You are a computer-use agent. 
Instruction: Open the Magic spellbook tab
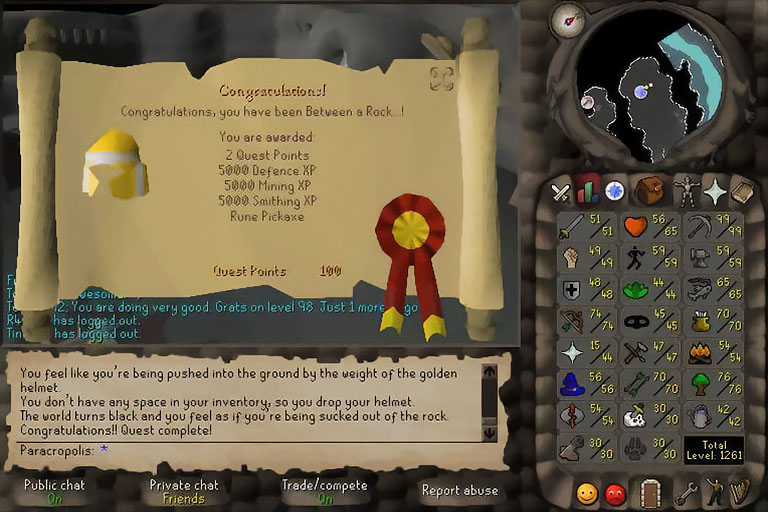pyautogui.click(x=743, y=190)
